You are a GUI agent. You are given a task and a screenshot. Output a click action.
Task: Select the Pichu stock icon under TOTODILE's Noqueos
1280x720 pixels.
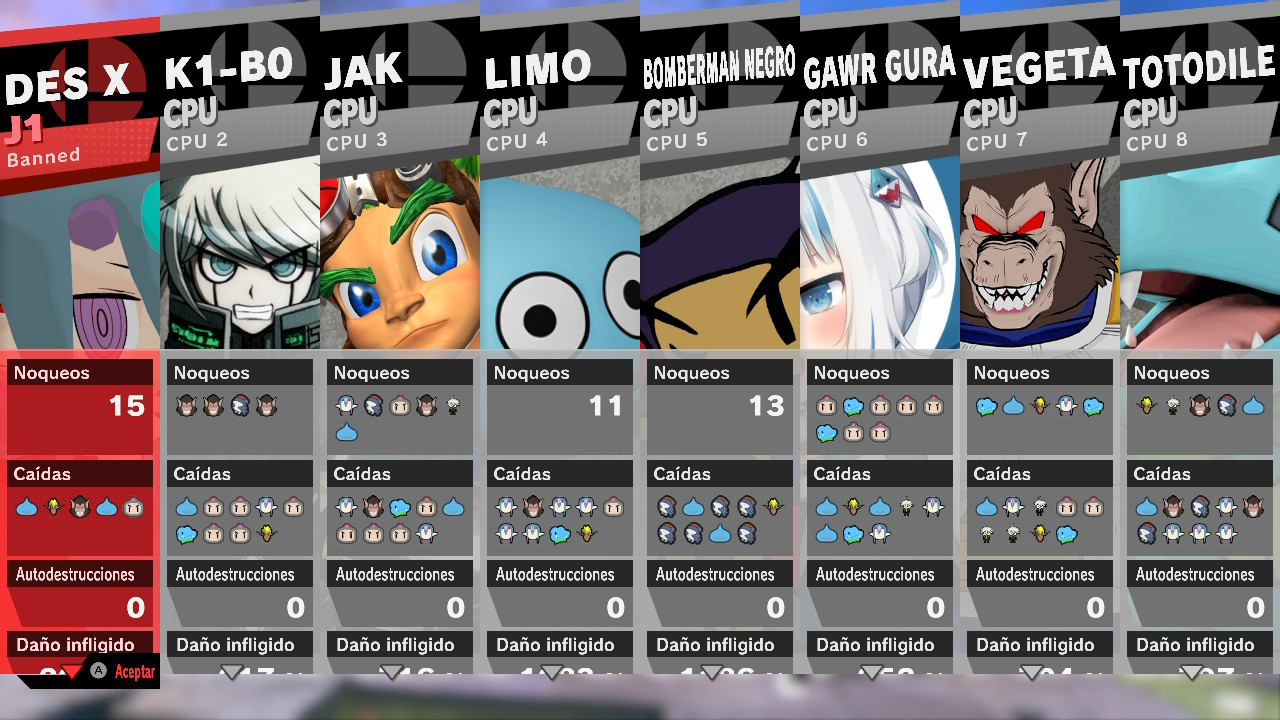tap(1146, 404)
